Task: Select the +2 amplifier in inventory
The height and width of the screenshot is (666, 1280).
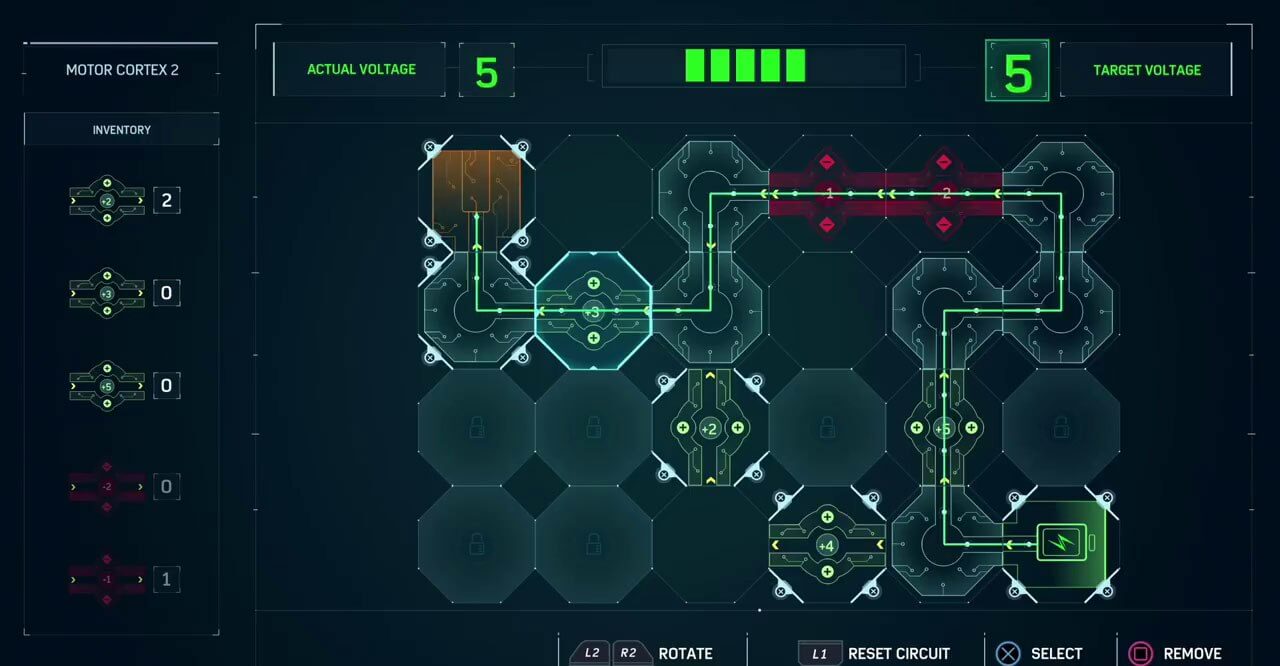Action: (107, 200)
